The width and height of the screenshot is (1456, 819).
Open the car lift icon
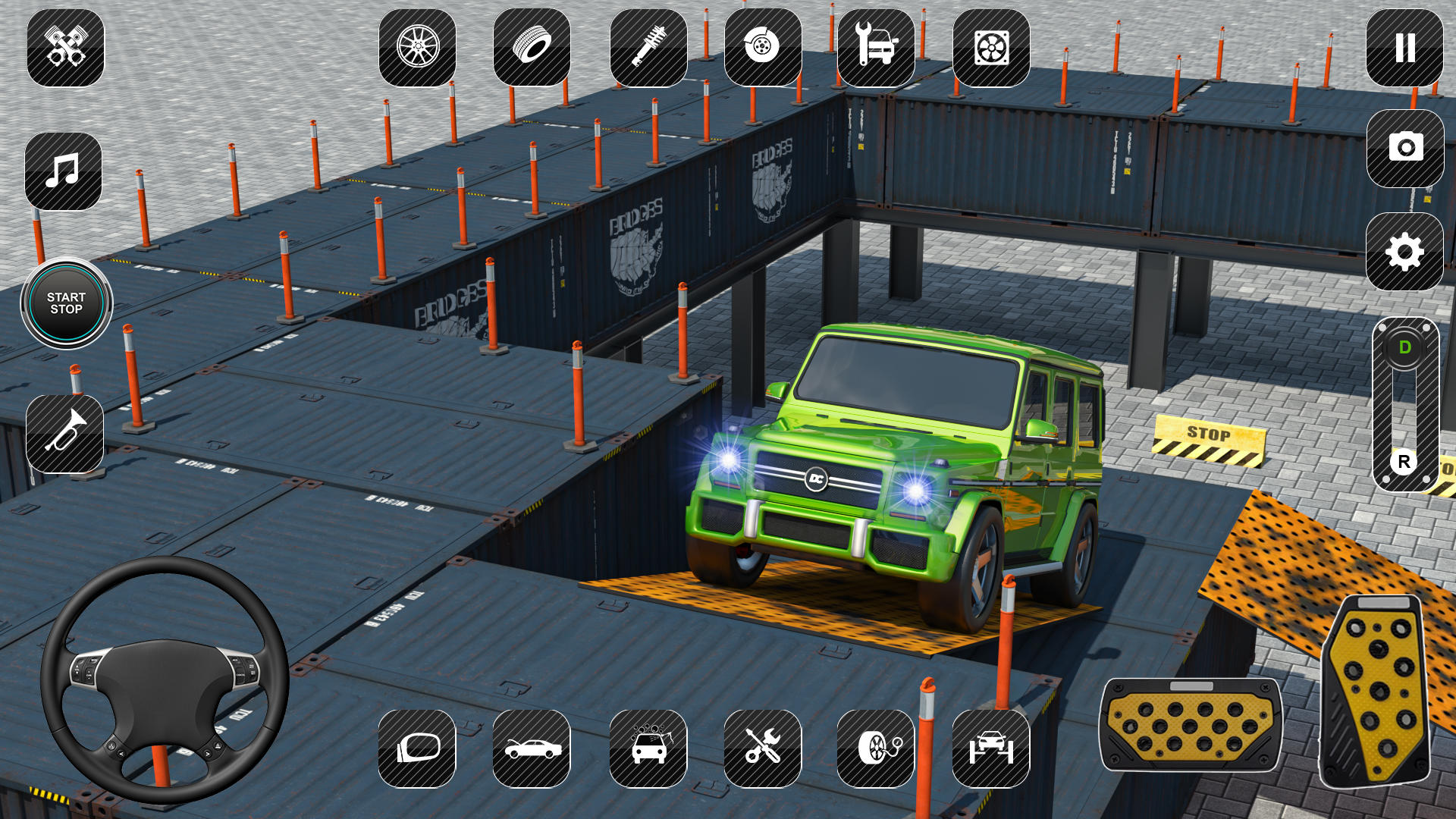tap(991, 748)
